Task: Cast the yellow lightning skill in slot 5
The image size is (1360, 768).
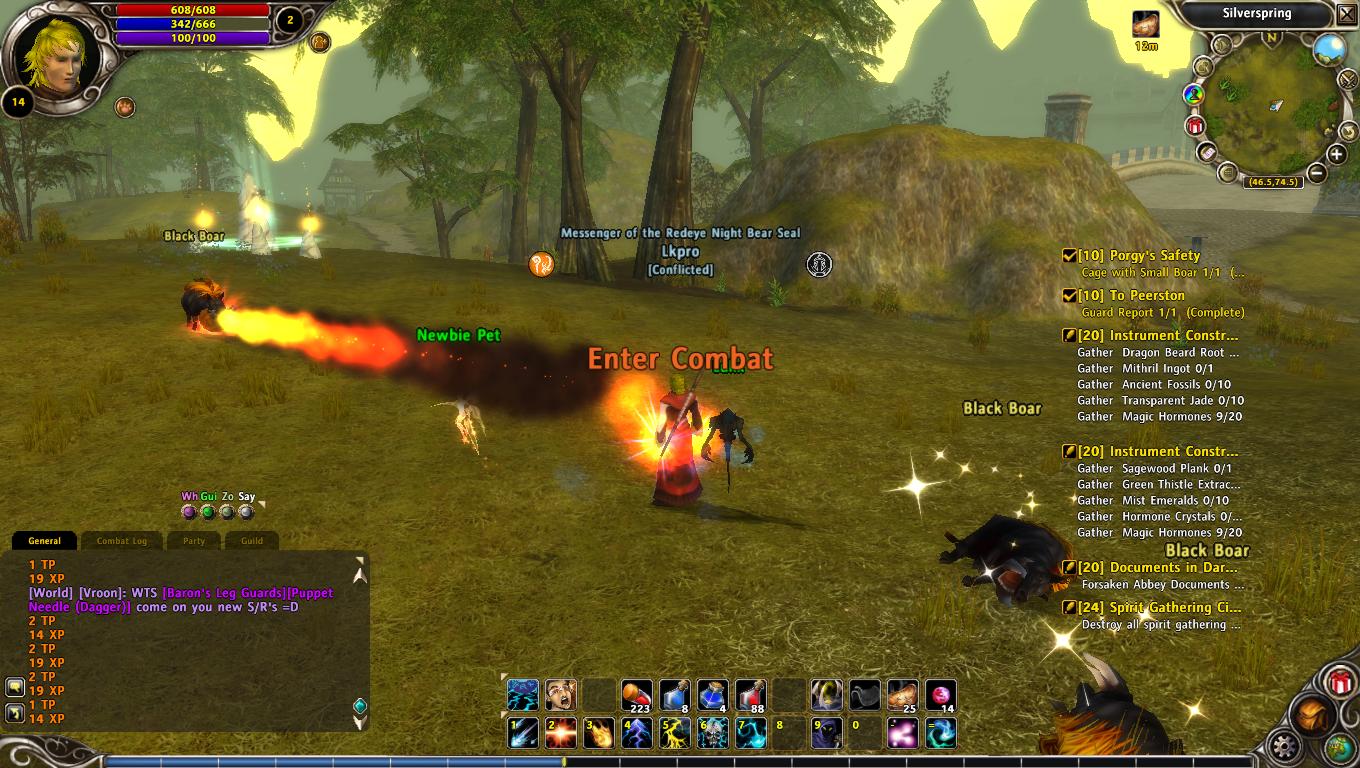Action: click(x=675, y=733)
